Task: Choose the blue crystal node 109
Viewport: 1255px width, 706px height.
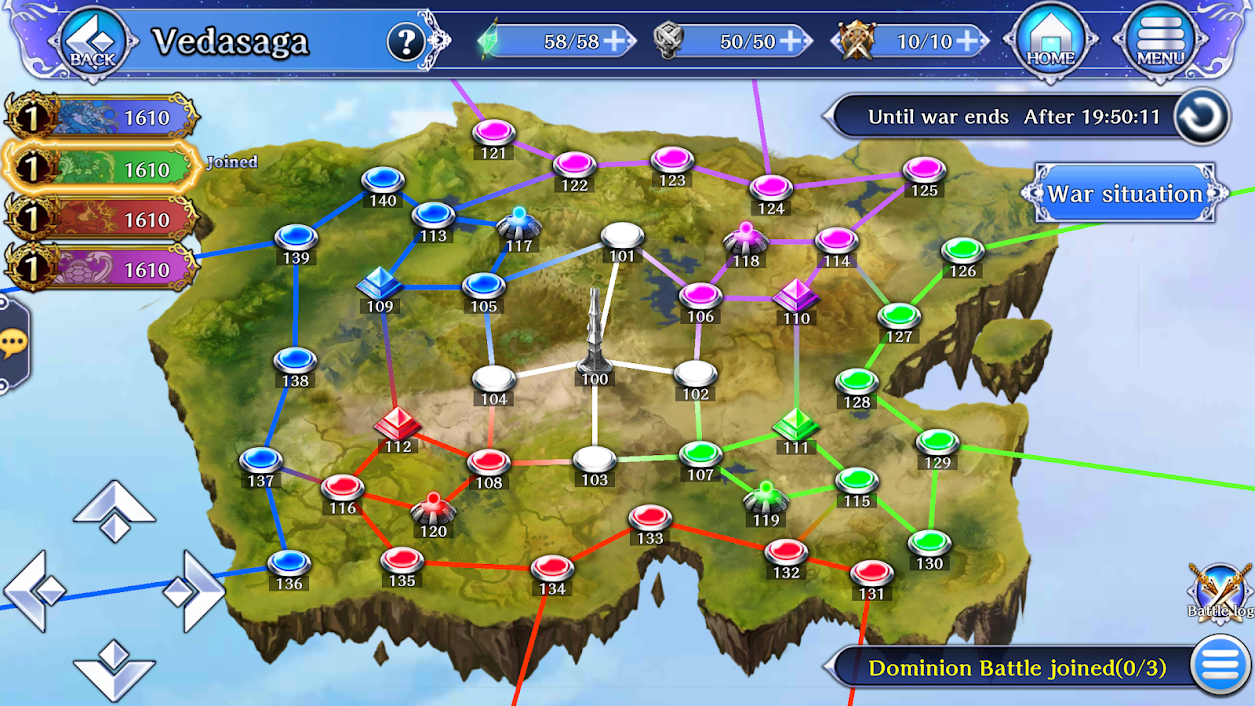Action: point(380,284)
